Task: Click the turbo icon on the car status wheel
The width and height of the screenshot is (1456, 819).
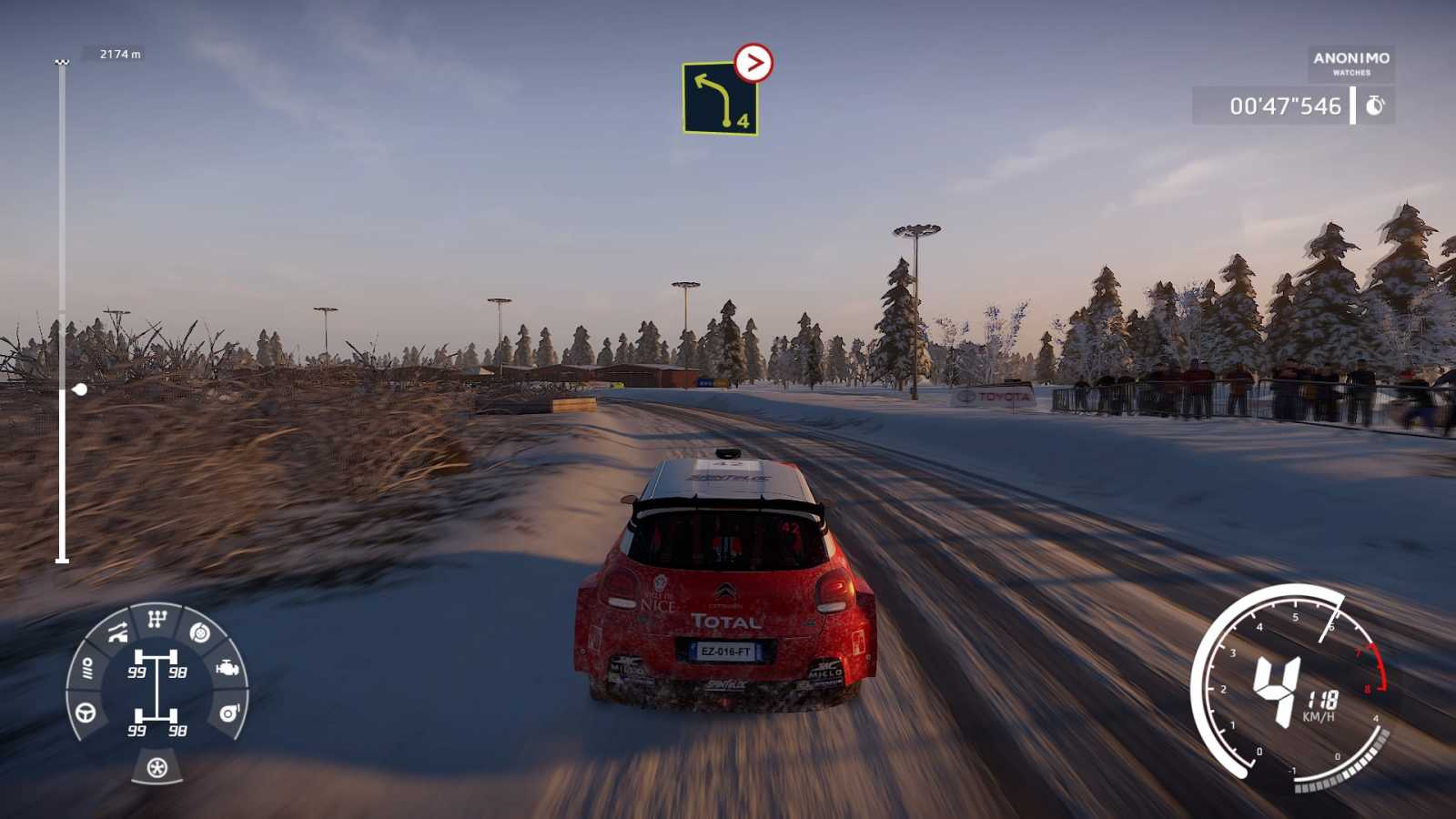Action: pos(228,713)
